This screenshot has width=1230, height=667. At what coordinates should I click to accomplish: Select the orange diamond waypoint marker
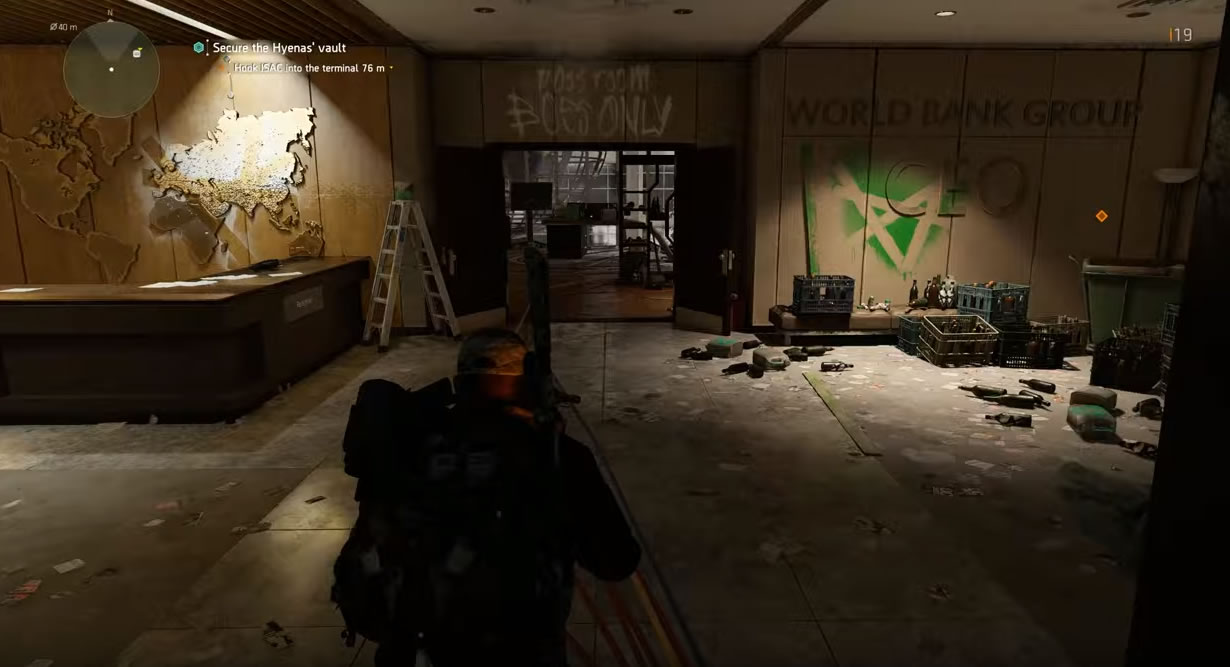click(1101, 216)
